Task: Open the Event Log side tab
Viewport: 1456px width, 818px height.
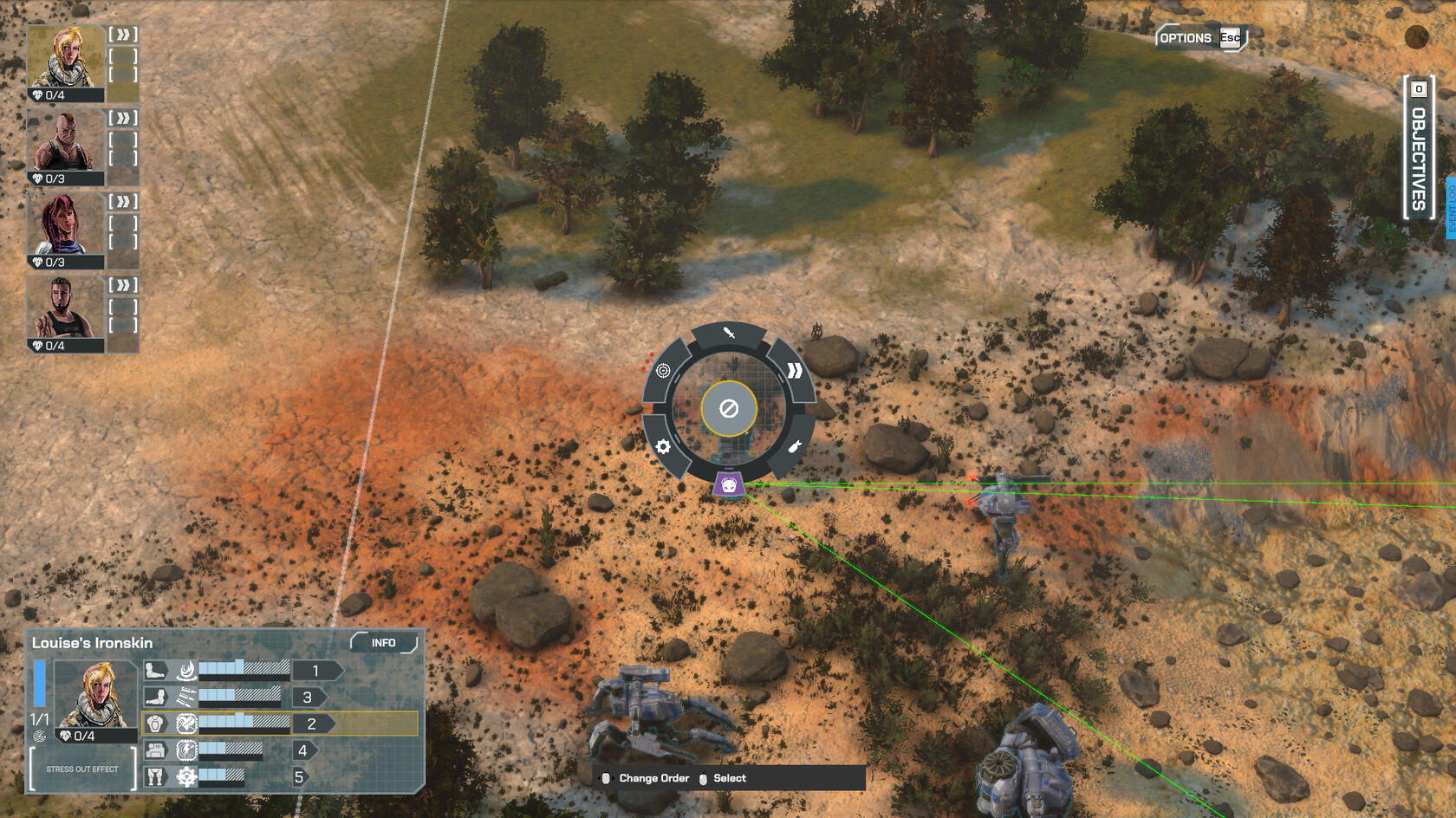Action: coord(1451,208)
